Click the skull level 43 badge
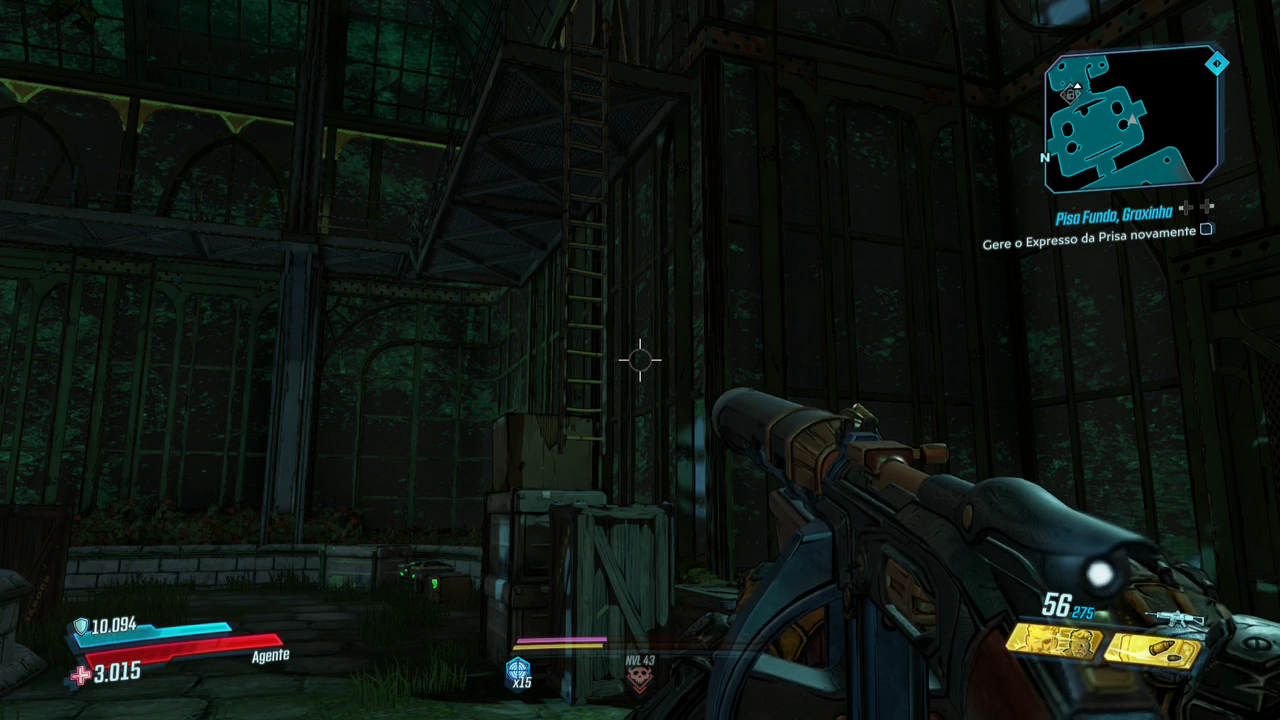1280x720 pixels. tap(639, 676)
